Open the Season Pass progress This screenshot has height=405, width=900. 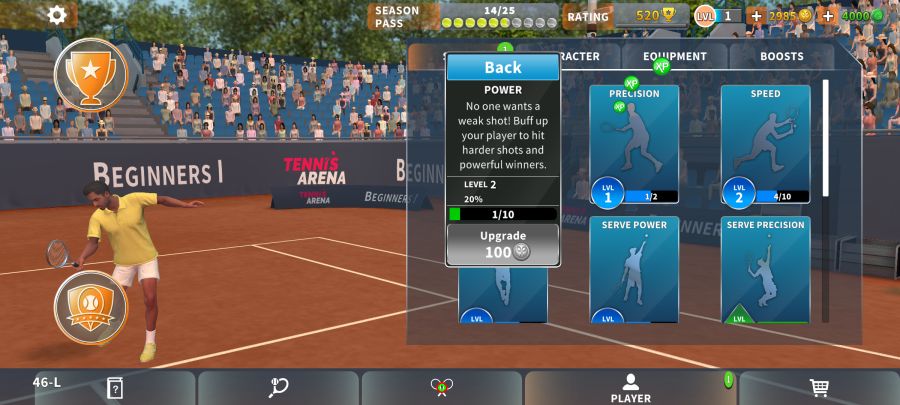465,16
